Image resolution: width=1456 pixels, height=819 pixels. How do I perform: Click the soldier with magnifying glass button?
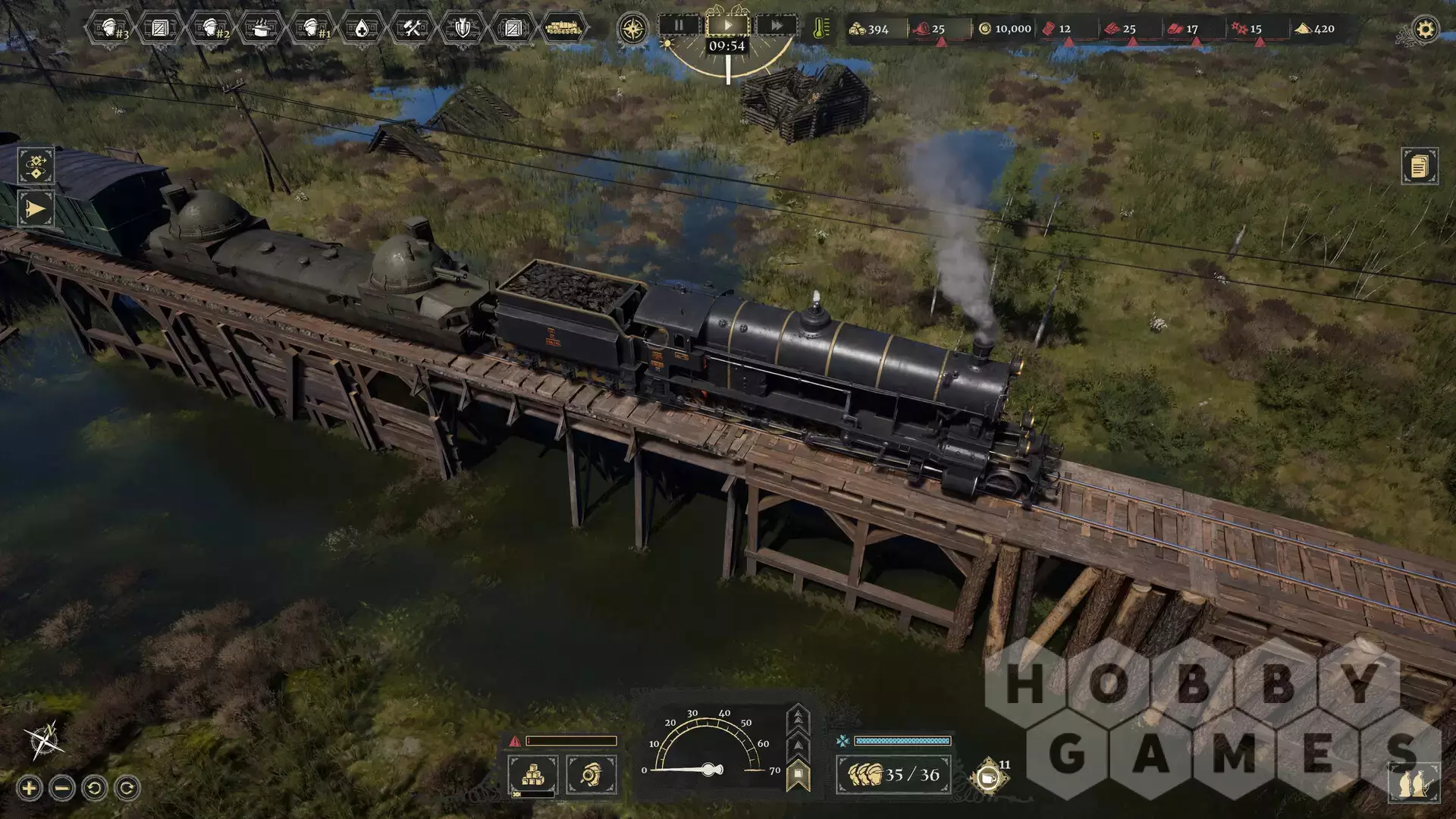[x=591, y=774]
